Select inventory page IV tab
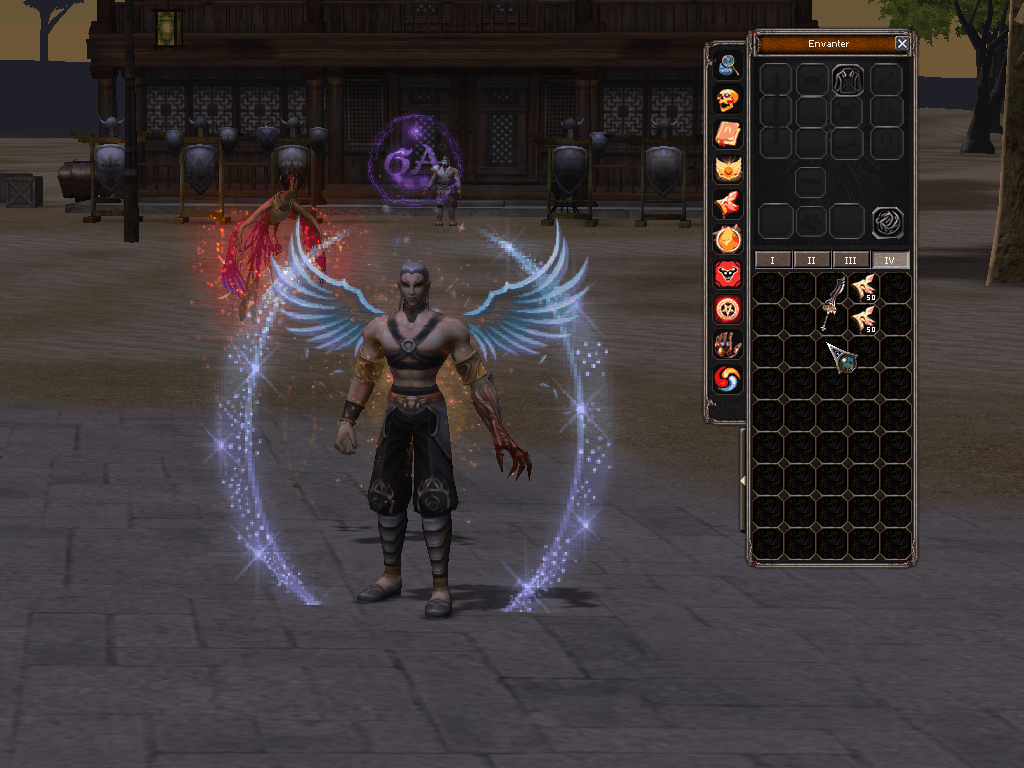 [890, 260]
